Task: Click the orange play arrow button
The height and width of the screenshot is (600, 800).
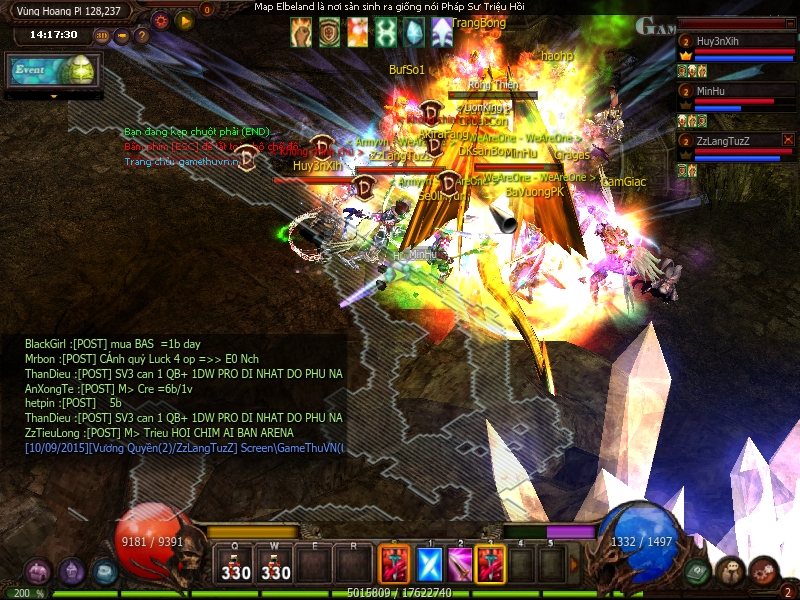Action: [184, 19]
